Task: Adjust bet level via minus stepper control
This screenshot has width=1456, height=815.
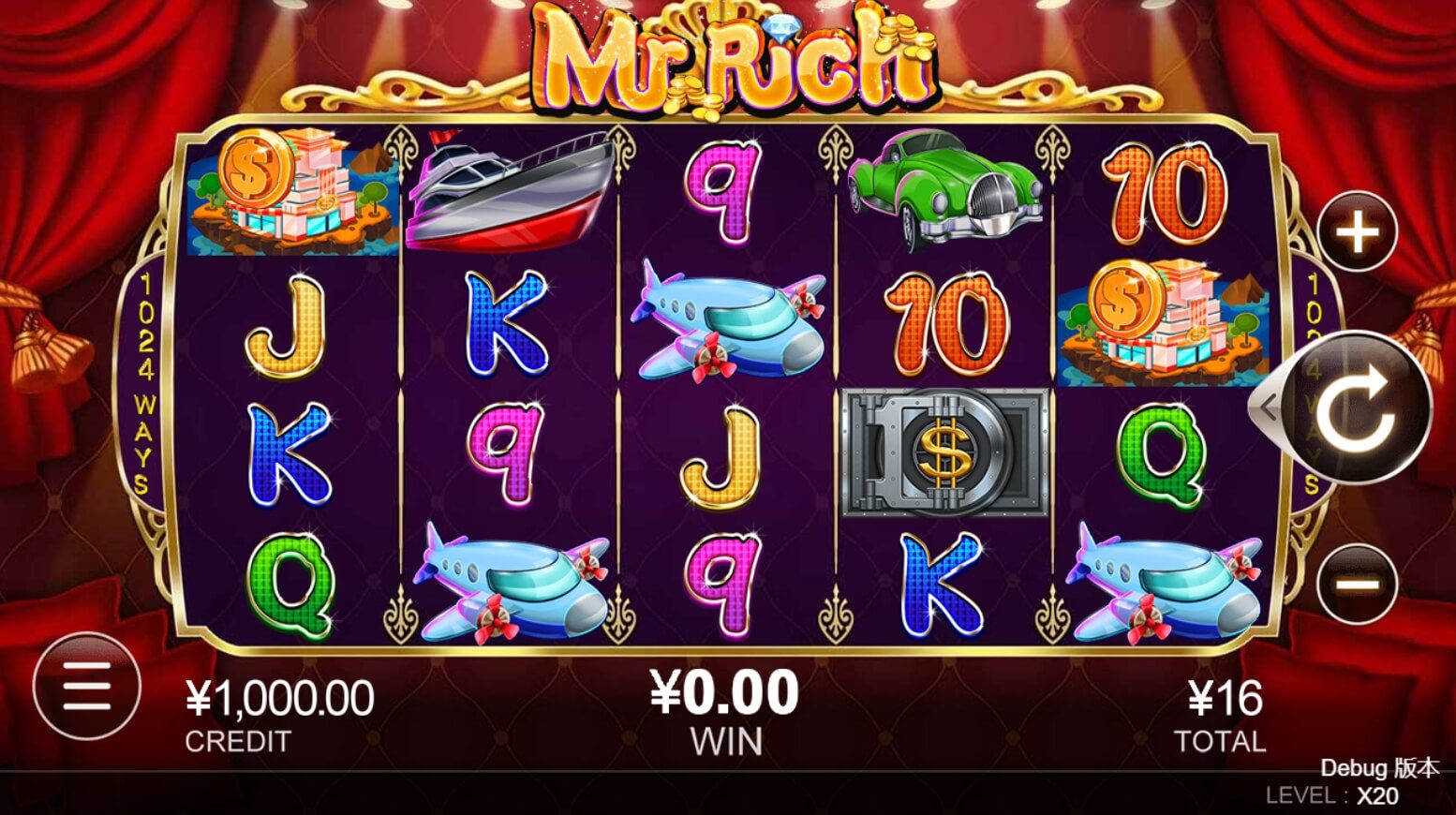Action: pyautogui.click(x=1358, y=582)
